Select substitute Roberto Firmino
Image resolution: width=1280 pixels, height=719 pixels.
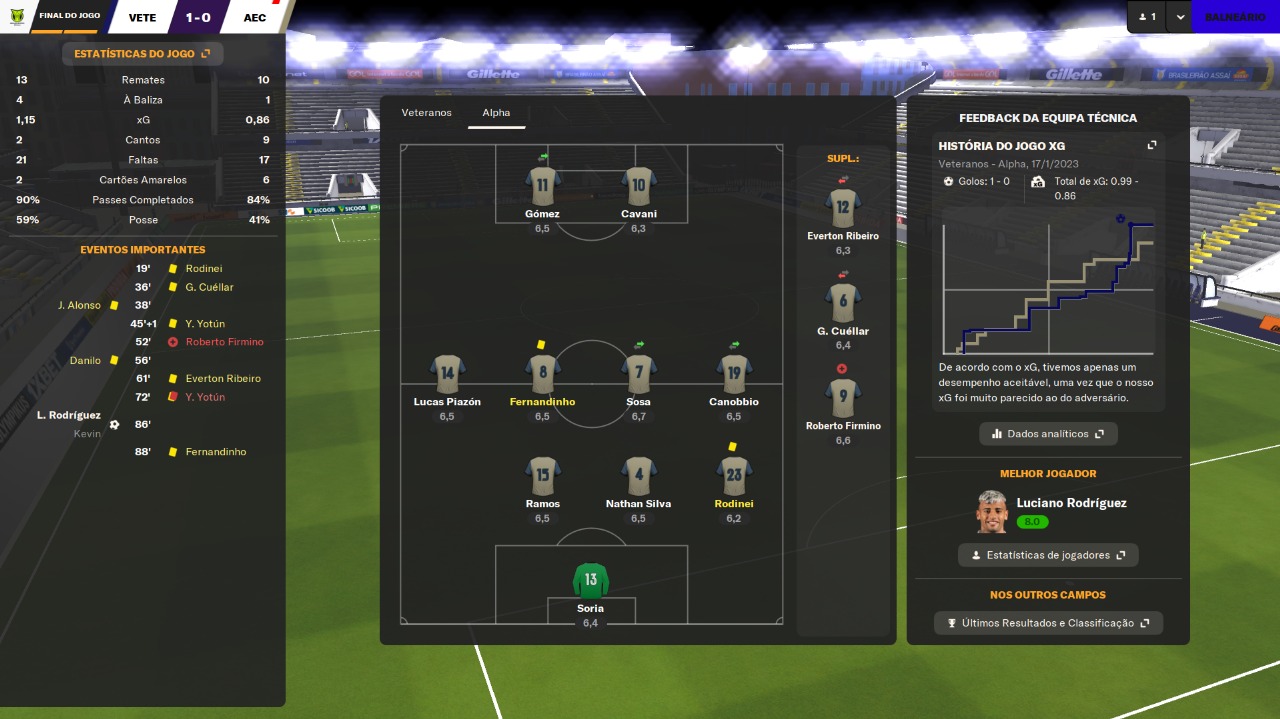843,398
